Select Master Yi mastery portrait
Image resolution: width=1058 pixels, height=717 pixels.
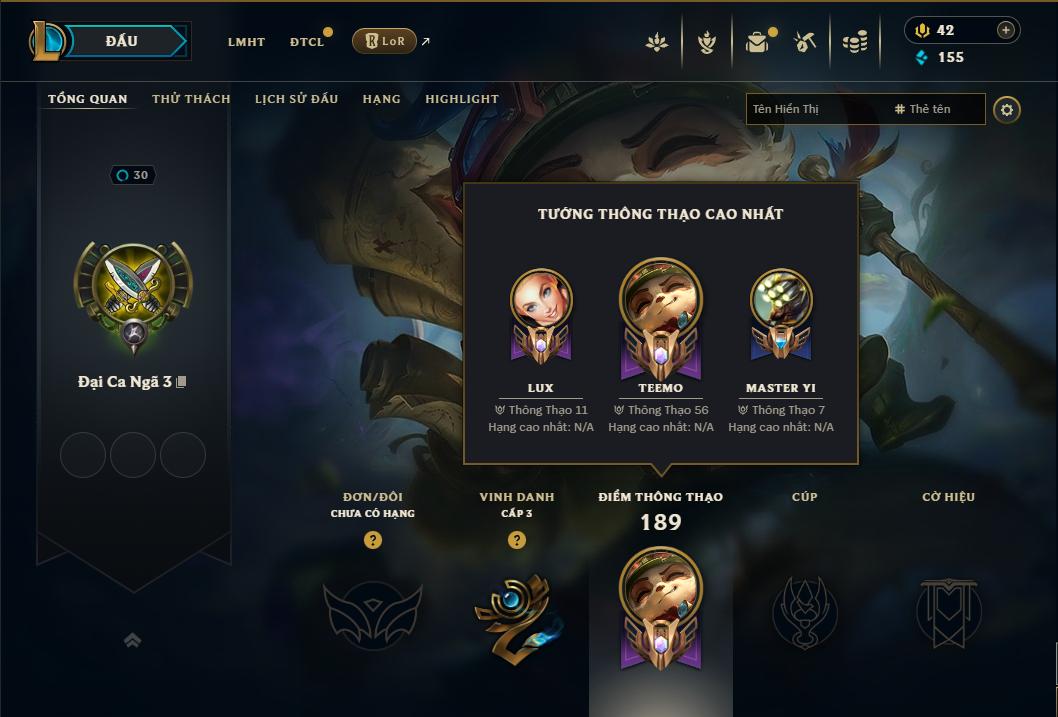(x=781, y=302)
